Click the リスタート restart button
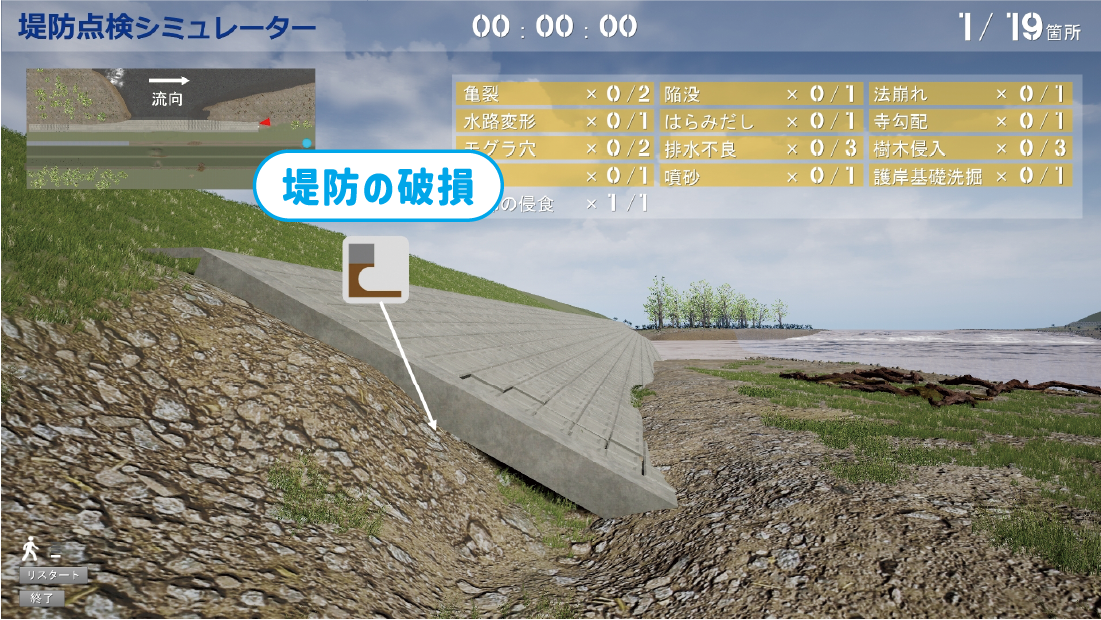The height and width of the screenshot is (620, 1101). click(54, 575)
